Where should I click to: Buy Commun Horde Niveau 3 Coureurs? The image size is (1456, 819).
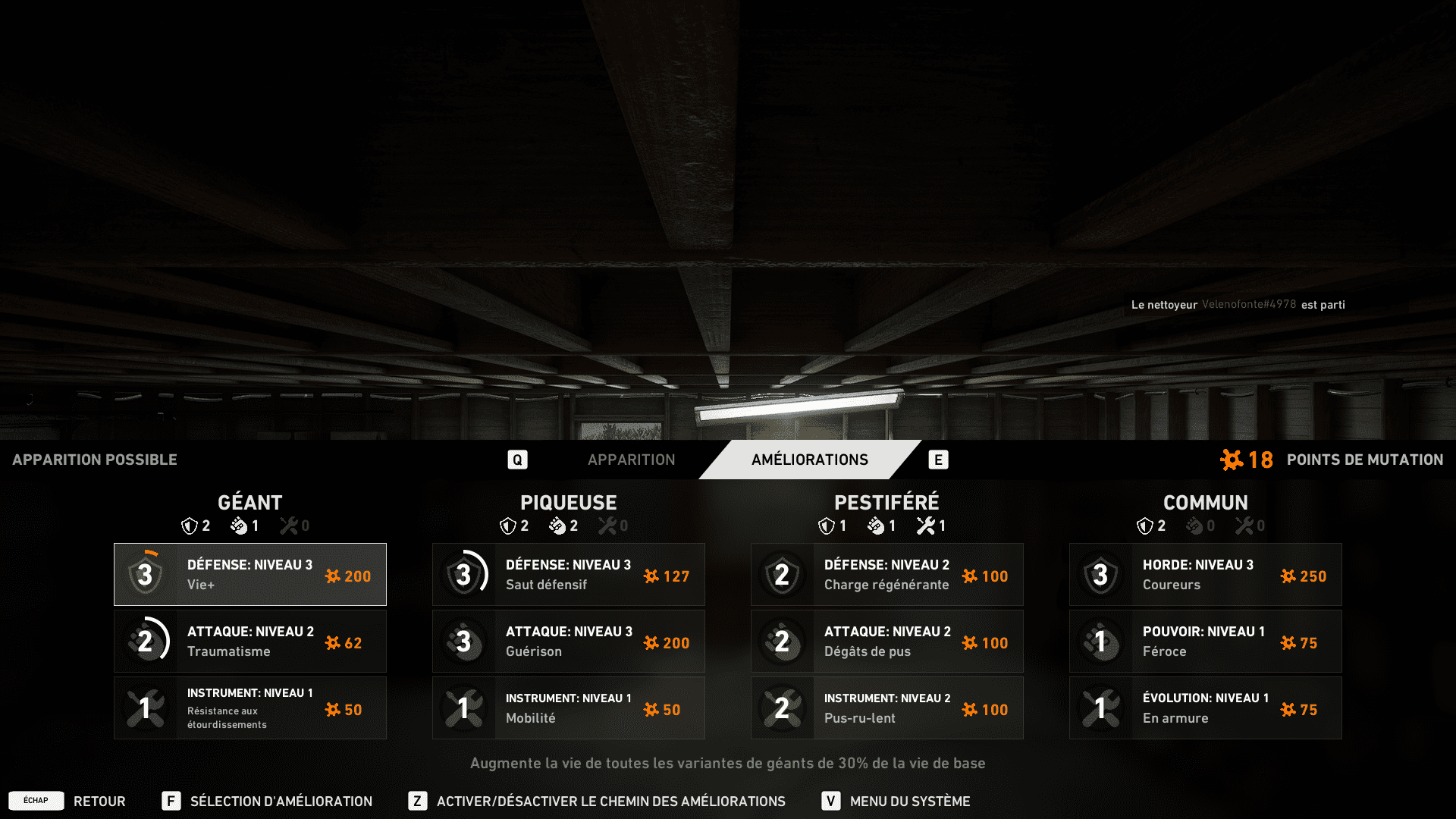click(1206, 575)
